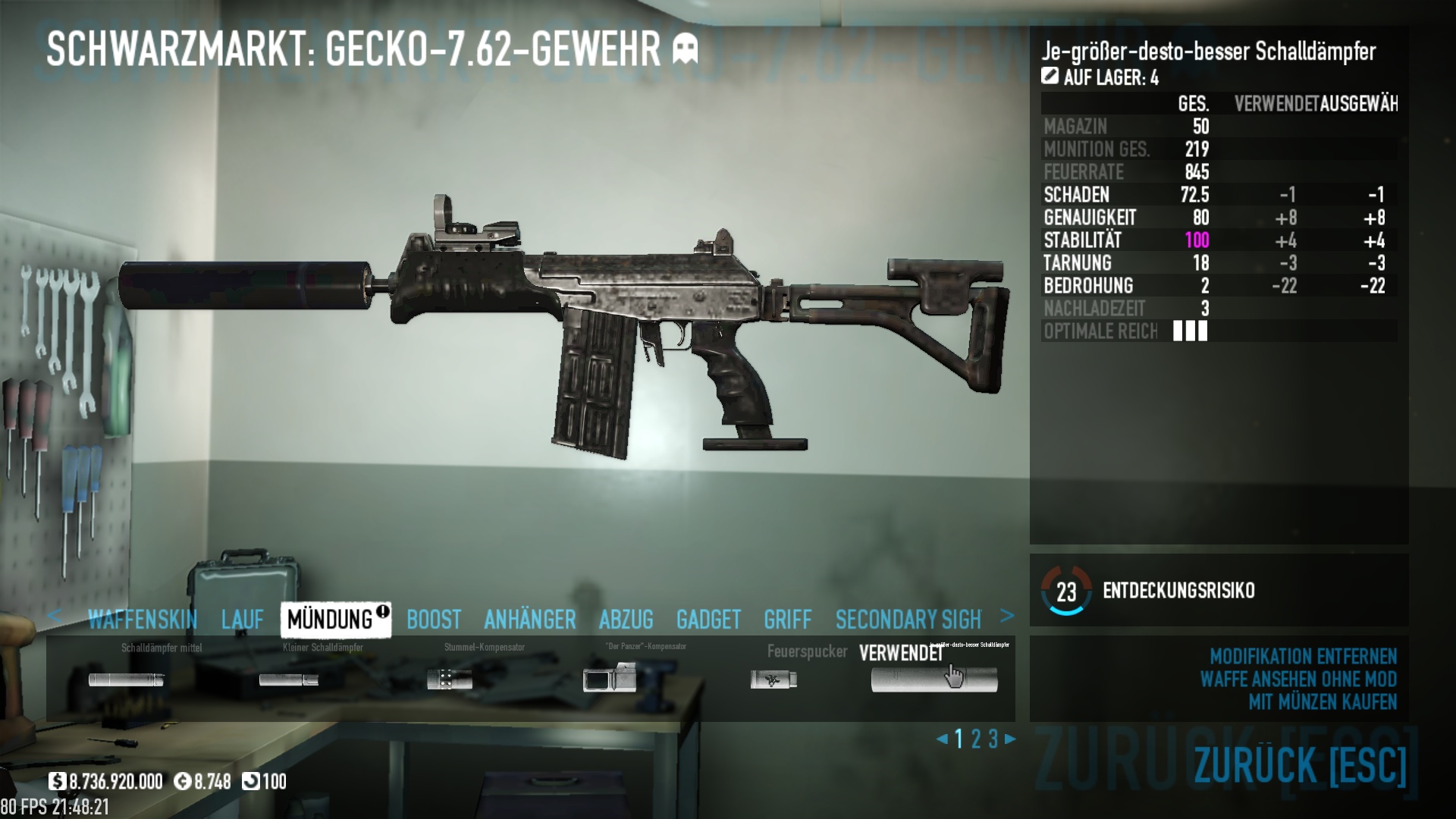Open mod page 3
This screenshot has height=819, width=1456.
[993, 739]
